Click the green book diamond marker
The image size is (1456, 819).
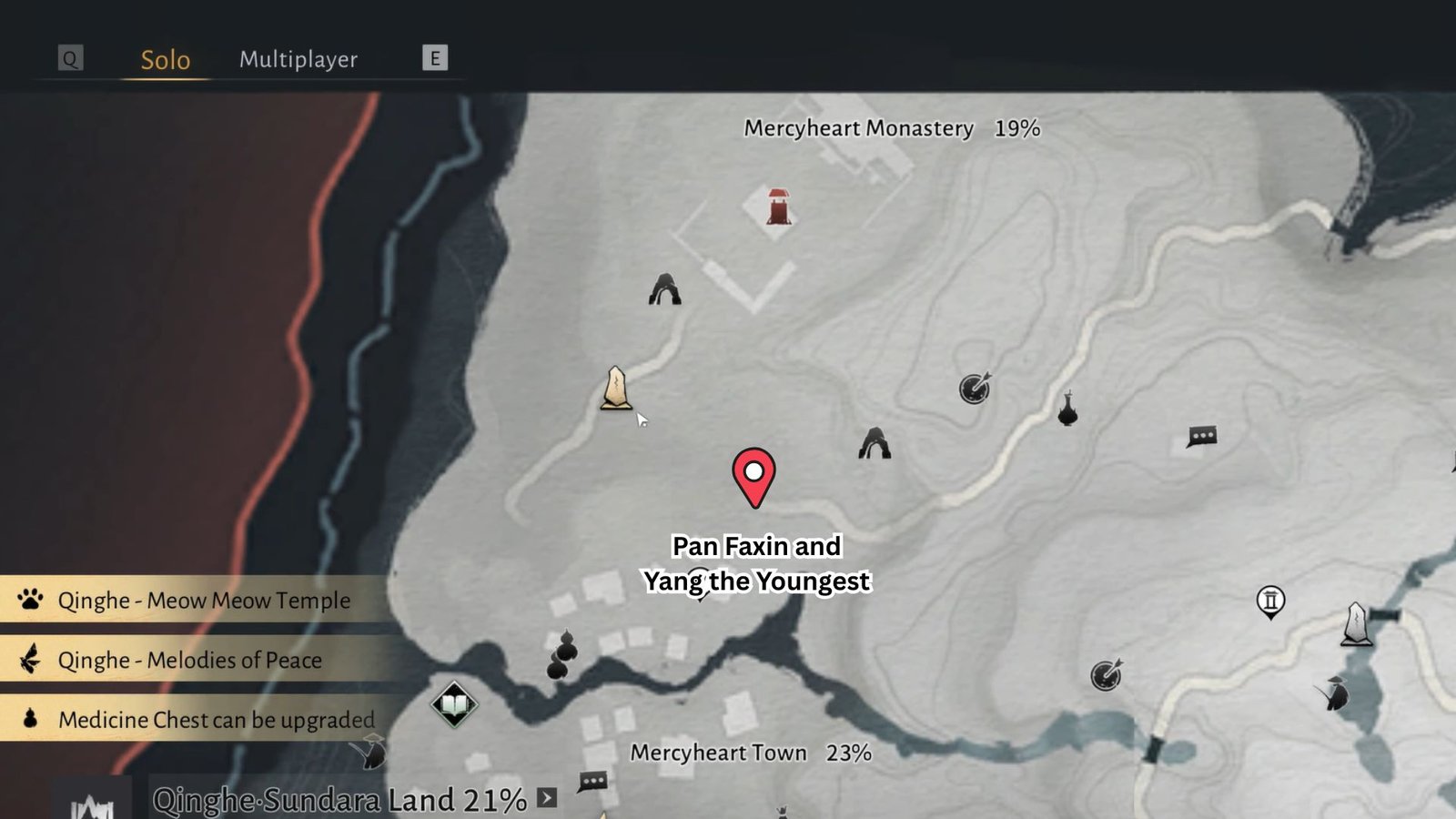(x=454, y=704)
